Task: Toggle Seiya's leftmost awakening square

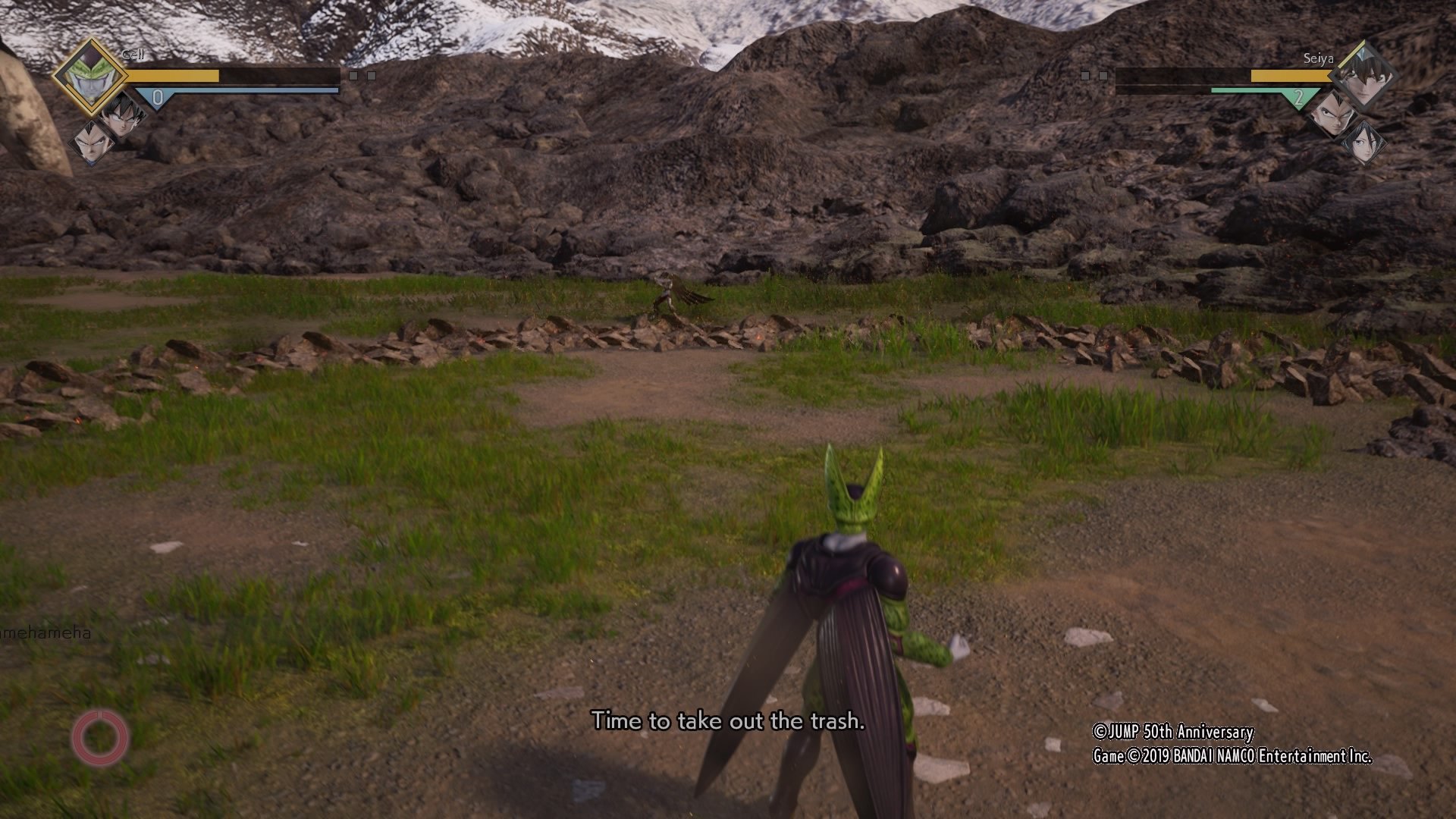Action: point(1086,75)
